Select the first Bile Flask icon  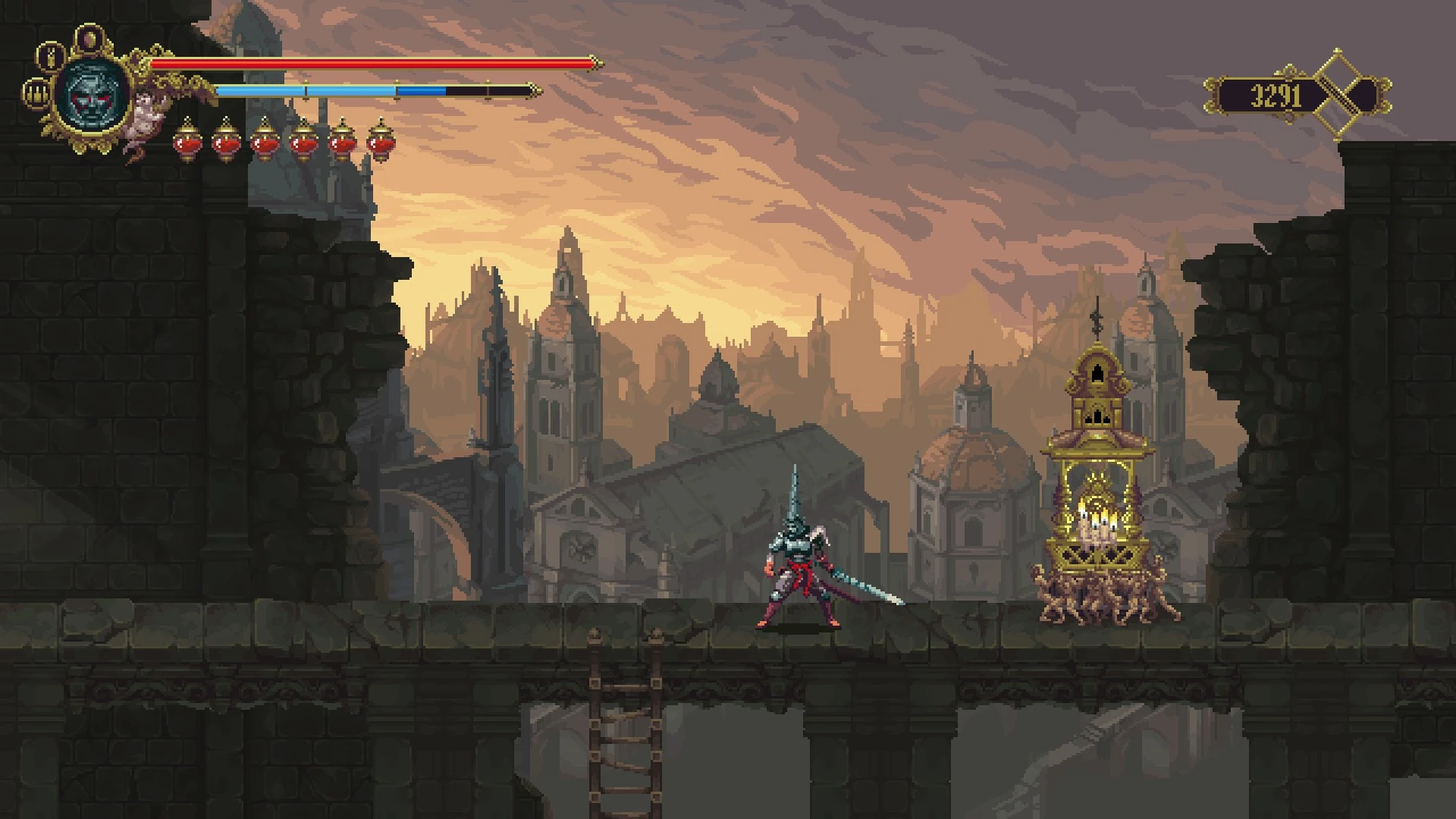pyautogui.click(x=187, y=142)
